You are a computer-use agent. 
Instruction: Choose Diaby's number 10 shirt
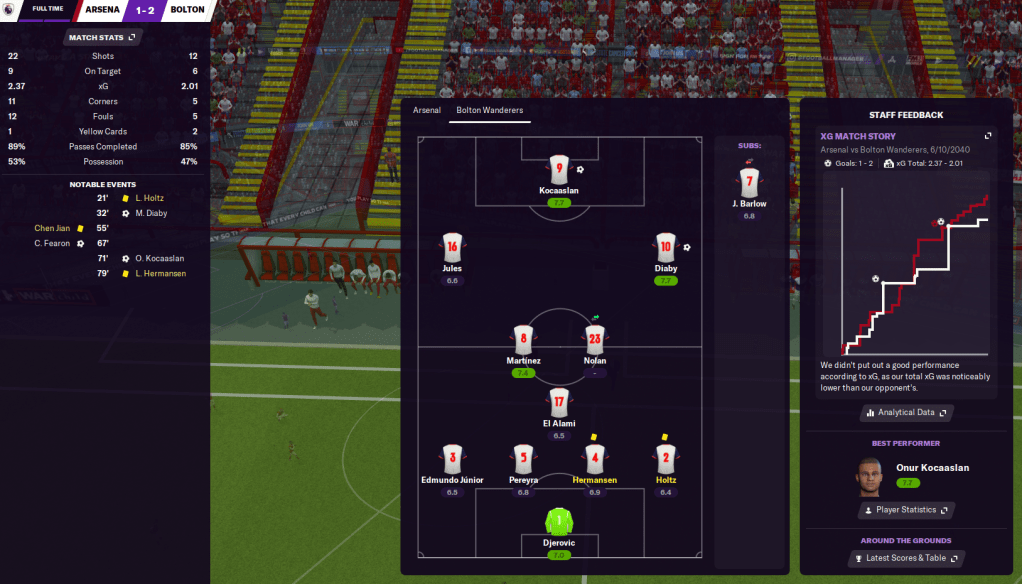(x=666, y=249)
